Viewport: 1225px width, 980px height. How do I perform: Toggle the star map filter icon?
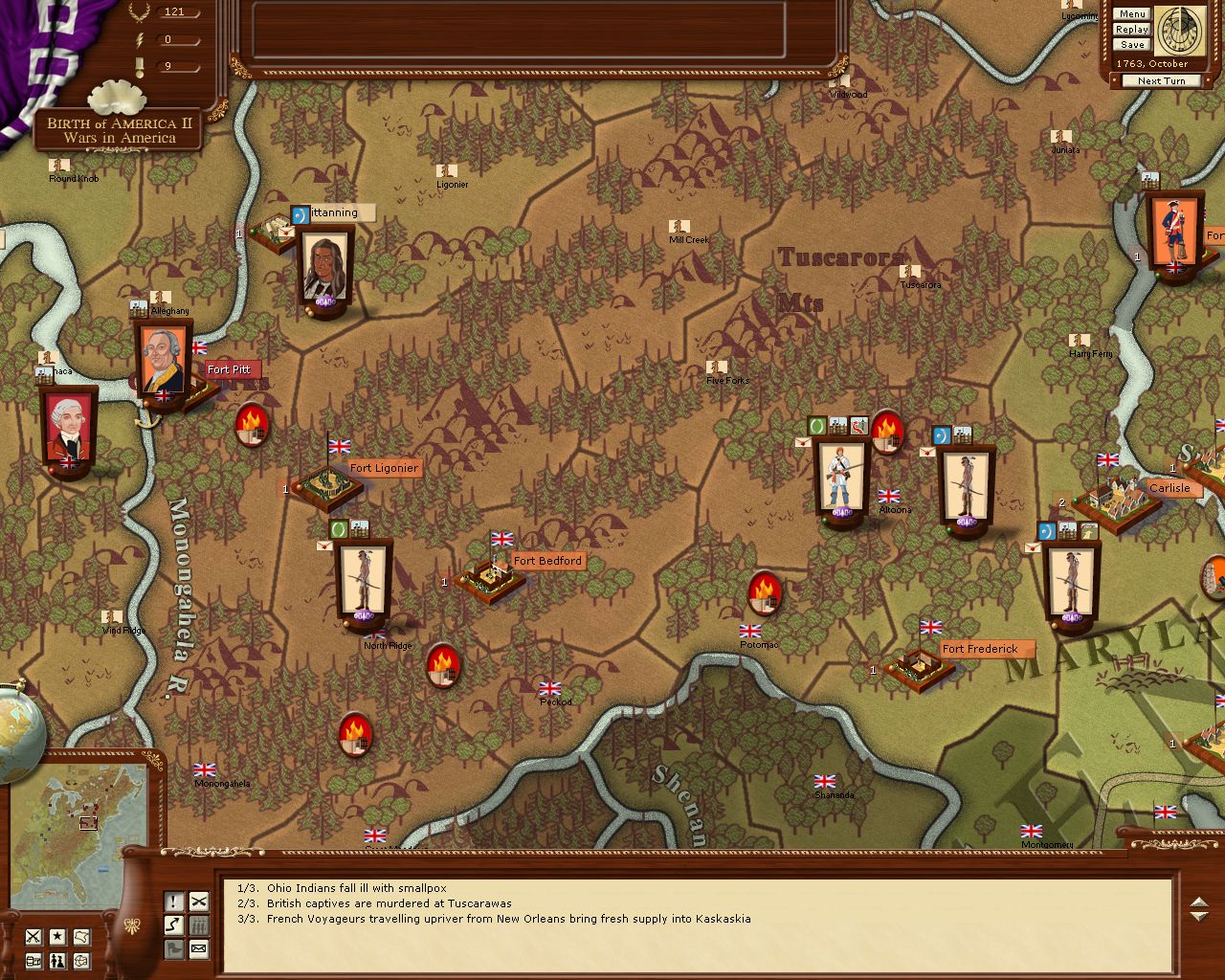[58, 937]
